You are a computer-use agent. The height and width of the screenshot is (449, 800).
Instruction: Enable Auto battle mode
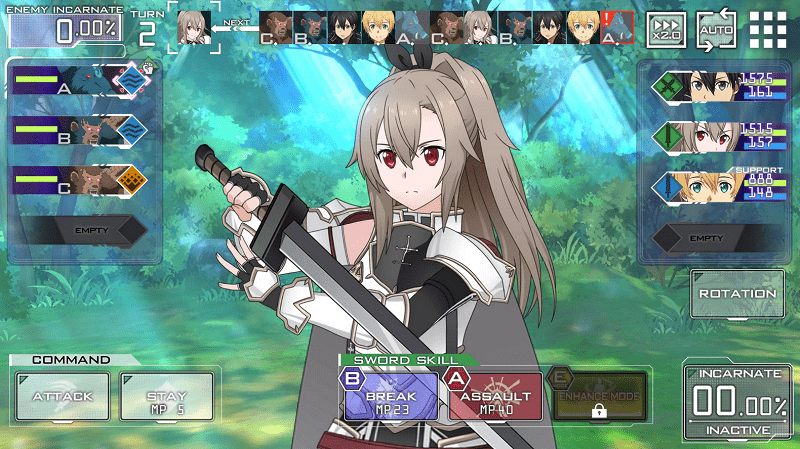coord(716,31)
